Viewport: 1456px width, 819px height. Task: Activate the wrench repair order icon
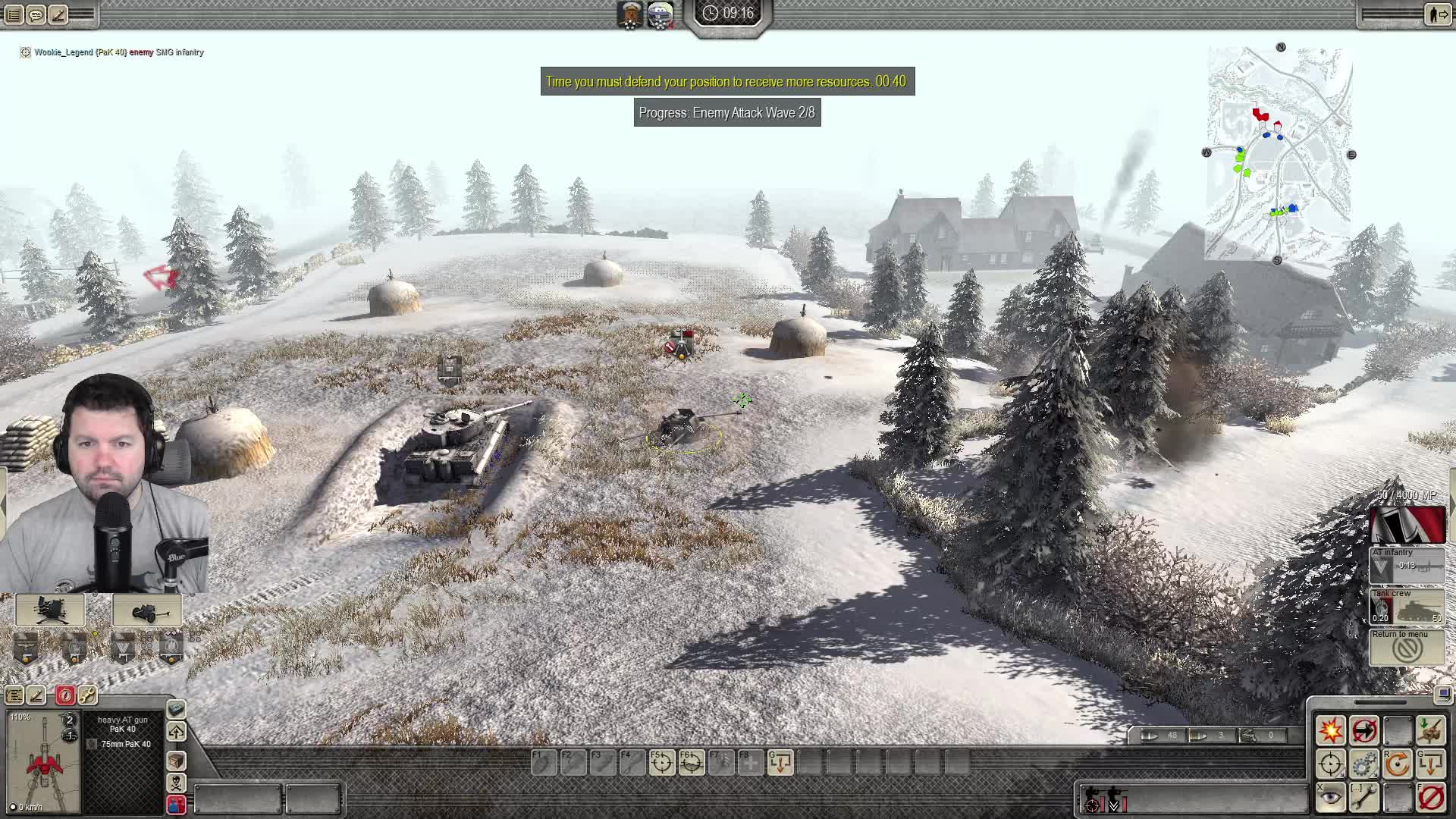(x=1363, y=797)
